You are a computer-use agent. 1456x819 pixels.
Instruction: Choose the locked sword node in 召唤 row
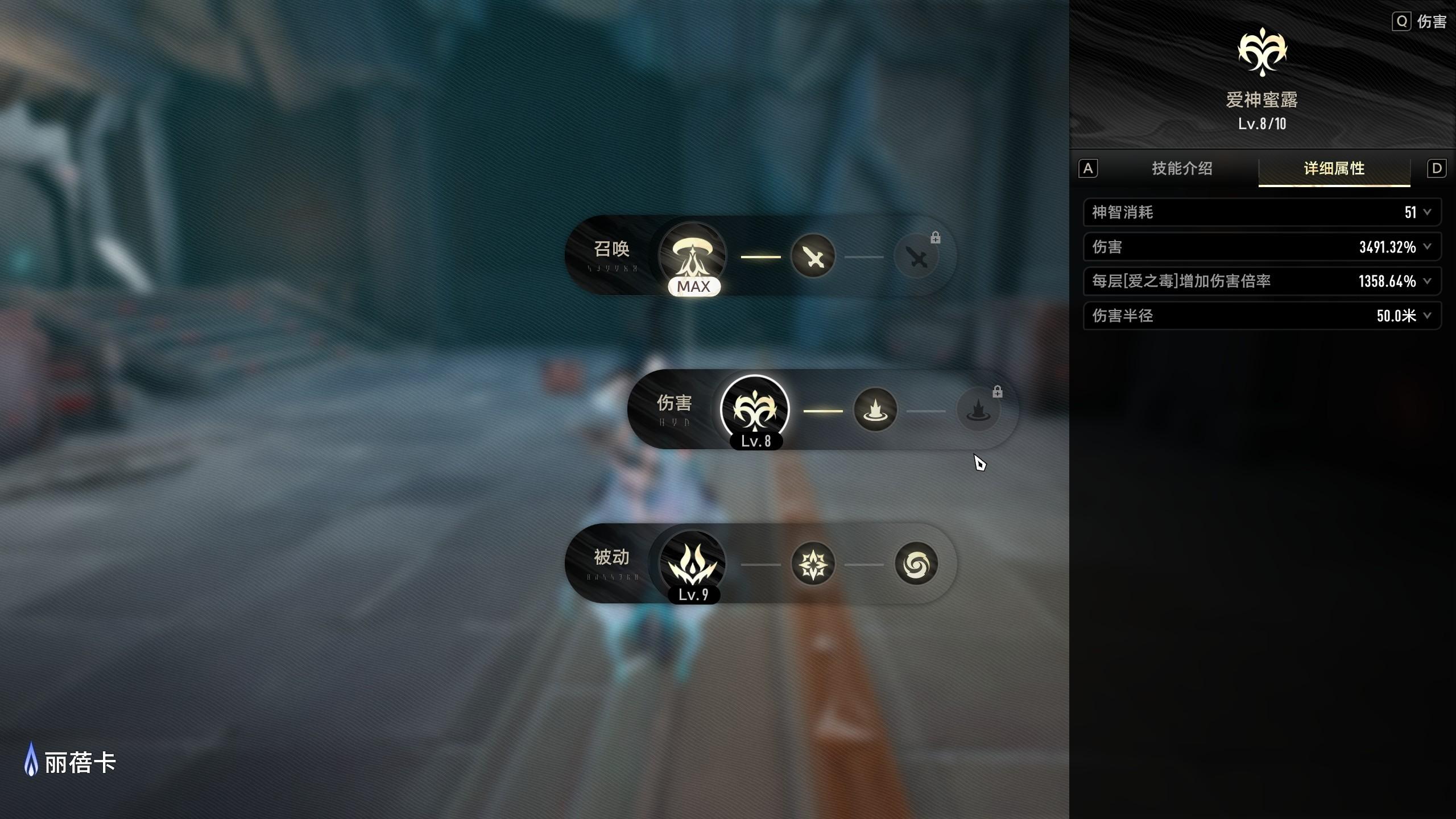point(916,257)
